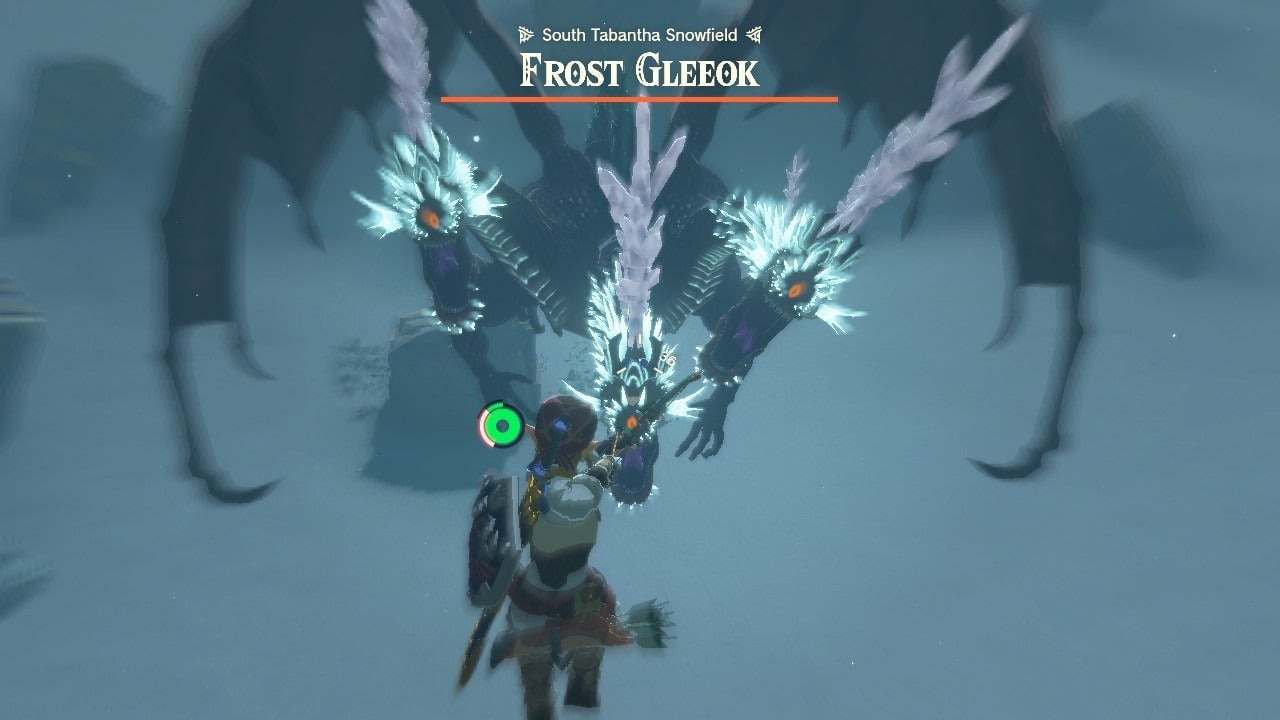Click the South Tabantha Snowfield location label
Image resolution: width=1280 pixels, height=720 pixels.
tap(640, 32)
